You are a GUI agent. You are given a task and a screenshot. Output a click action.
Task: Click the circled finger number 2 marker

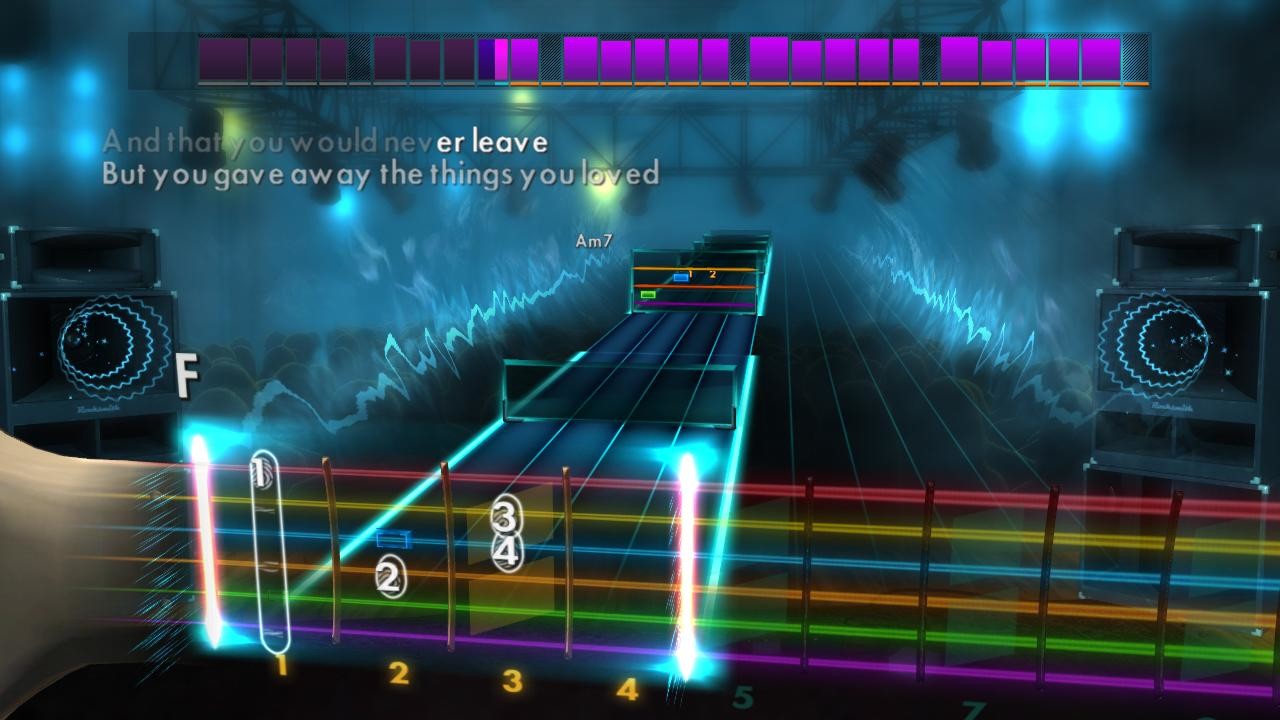click(x=389, y=577)
